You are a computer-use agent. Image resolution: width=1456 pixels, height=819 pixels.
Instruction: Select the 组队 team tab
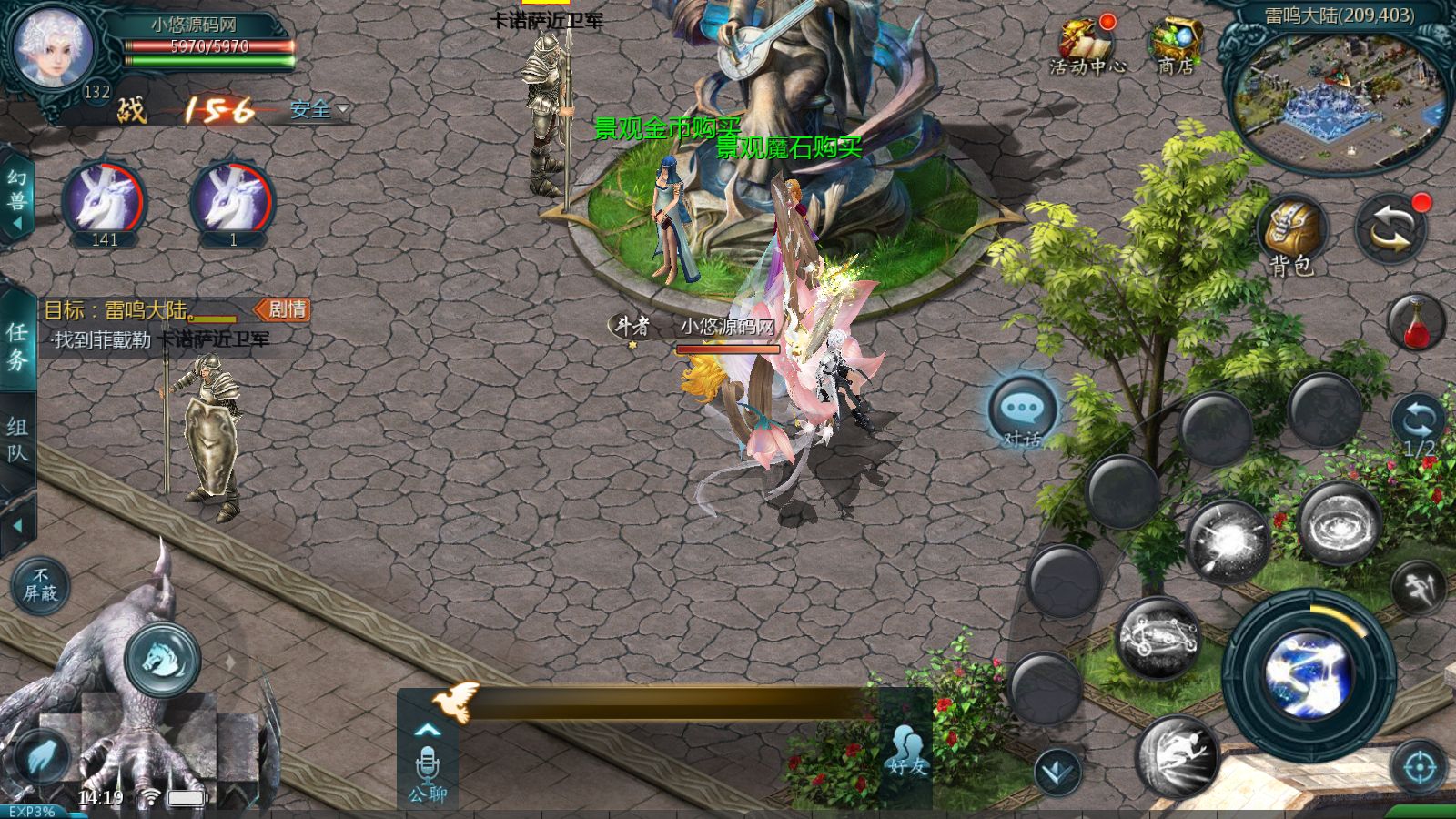(17, 440)
